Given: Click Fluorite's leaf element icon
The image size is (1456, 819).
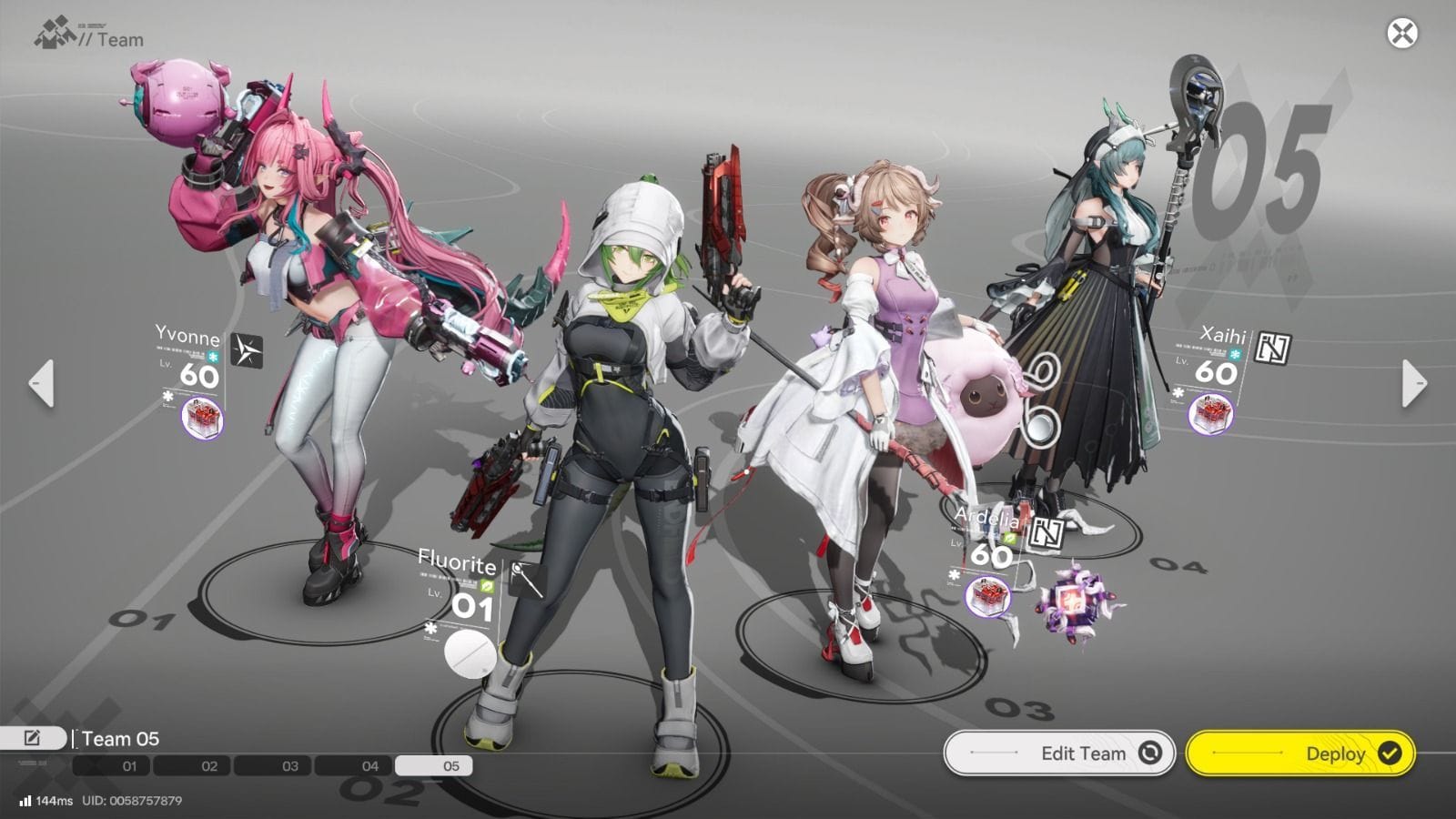Looking at the screenshot, I should click(488, 586).
